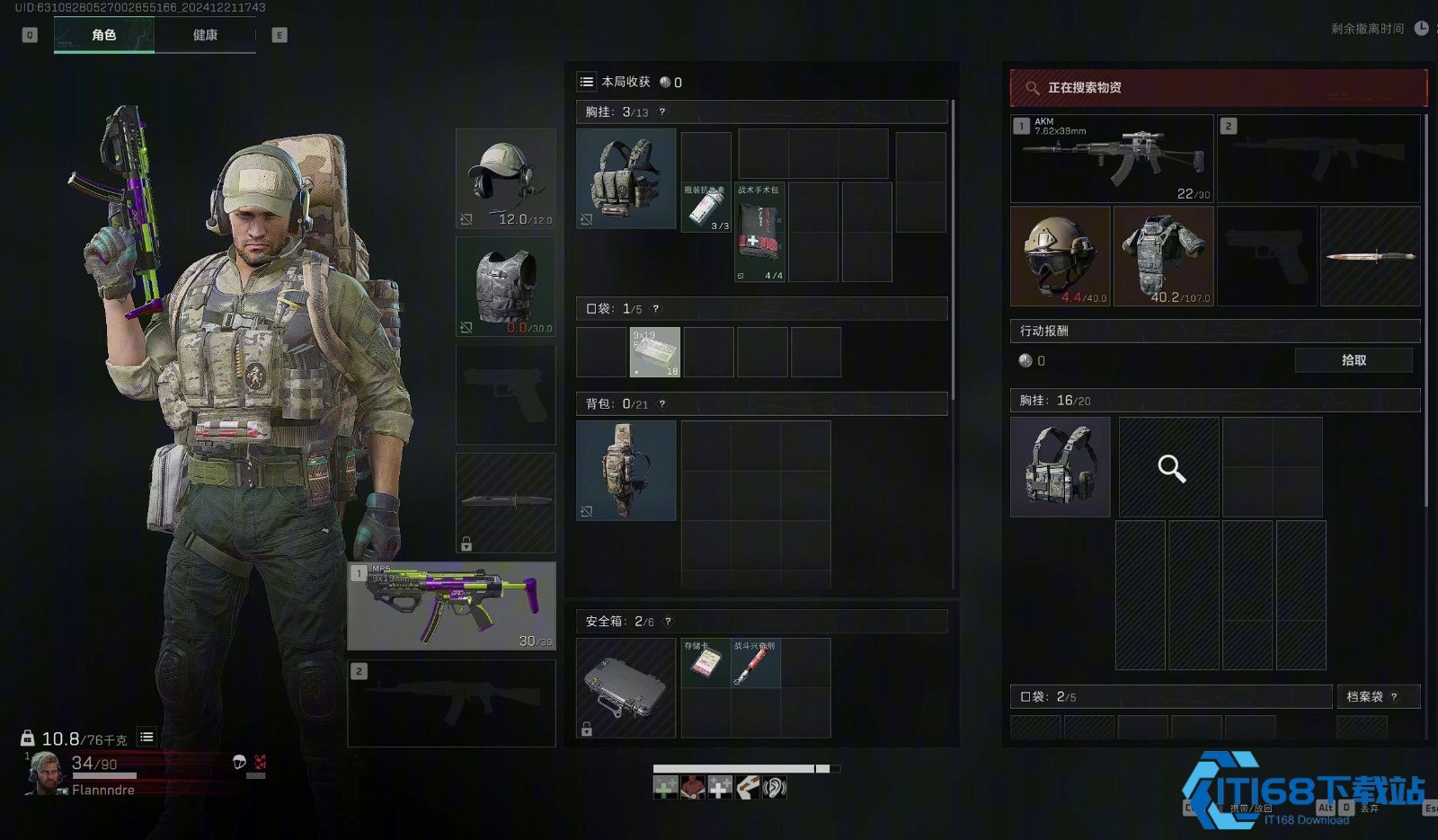Open the 档案袋 help question mark
Viewport: 1438px width, 840px height.
pyautogui.click(x=1394, y=696)
